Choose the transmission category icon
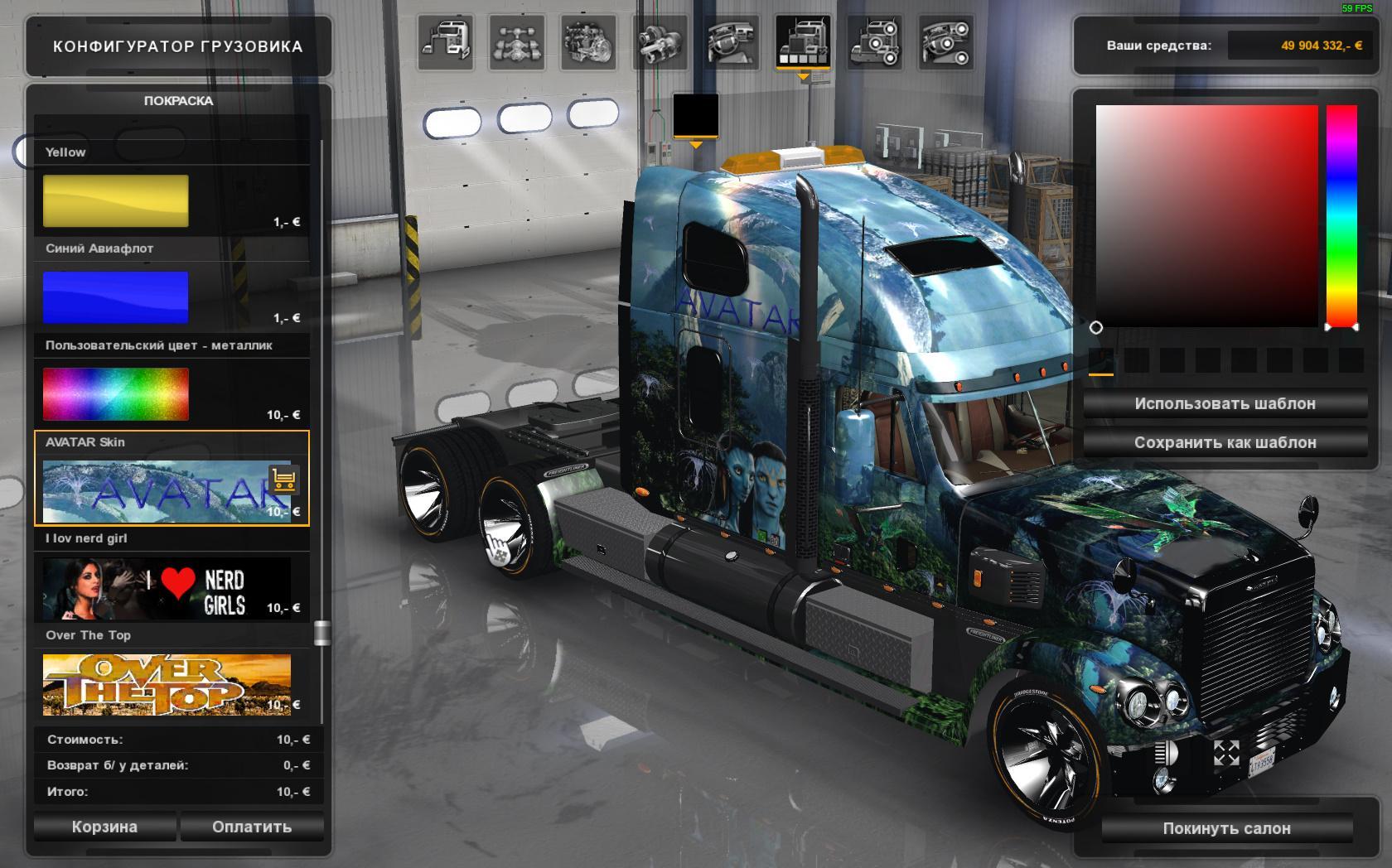Viewport: 1392px width, 868px height. [x=660, y=42]
